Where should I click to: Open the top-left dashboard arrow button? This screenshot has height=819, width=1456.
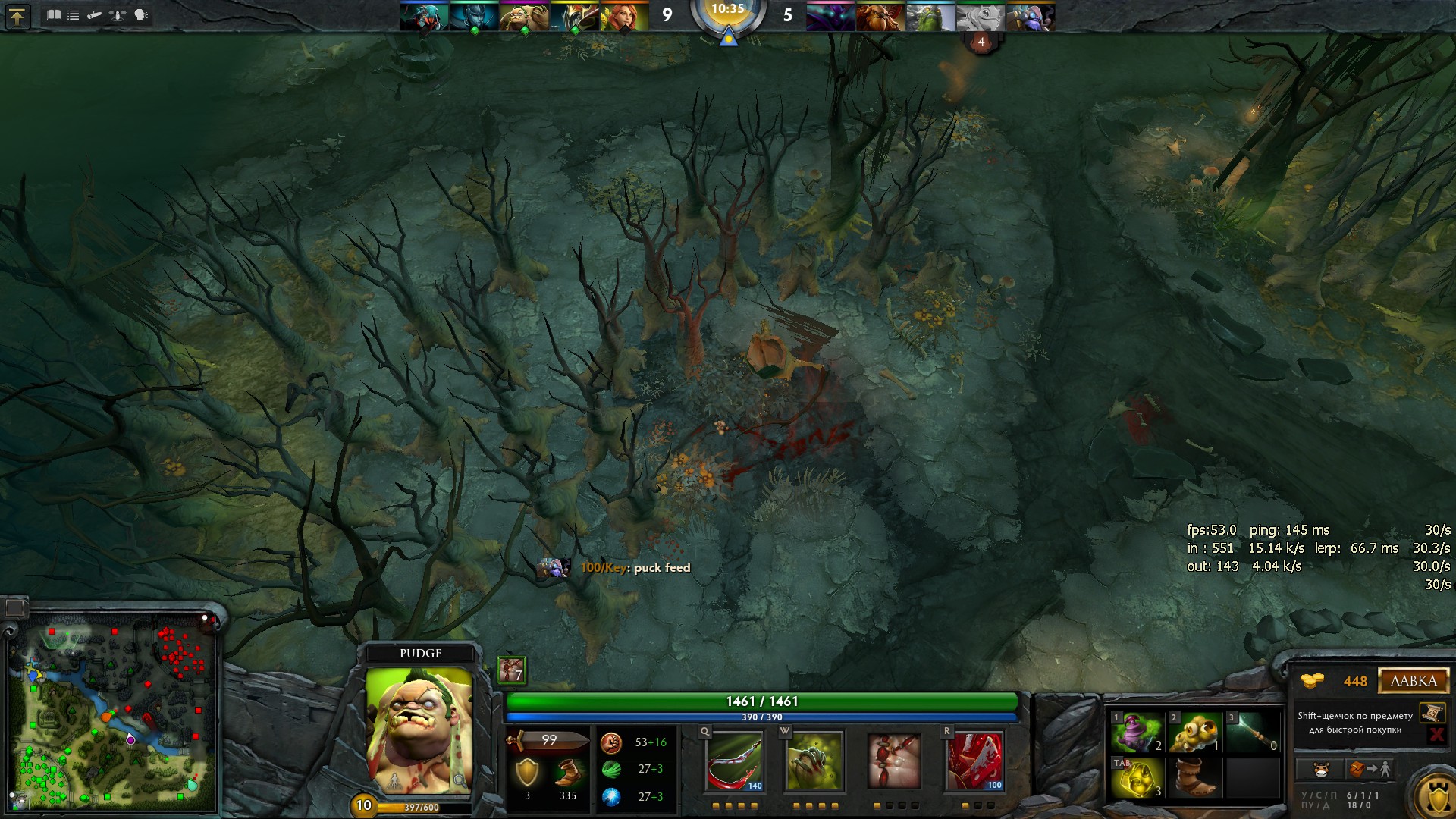coord(17,16)
